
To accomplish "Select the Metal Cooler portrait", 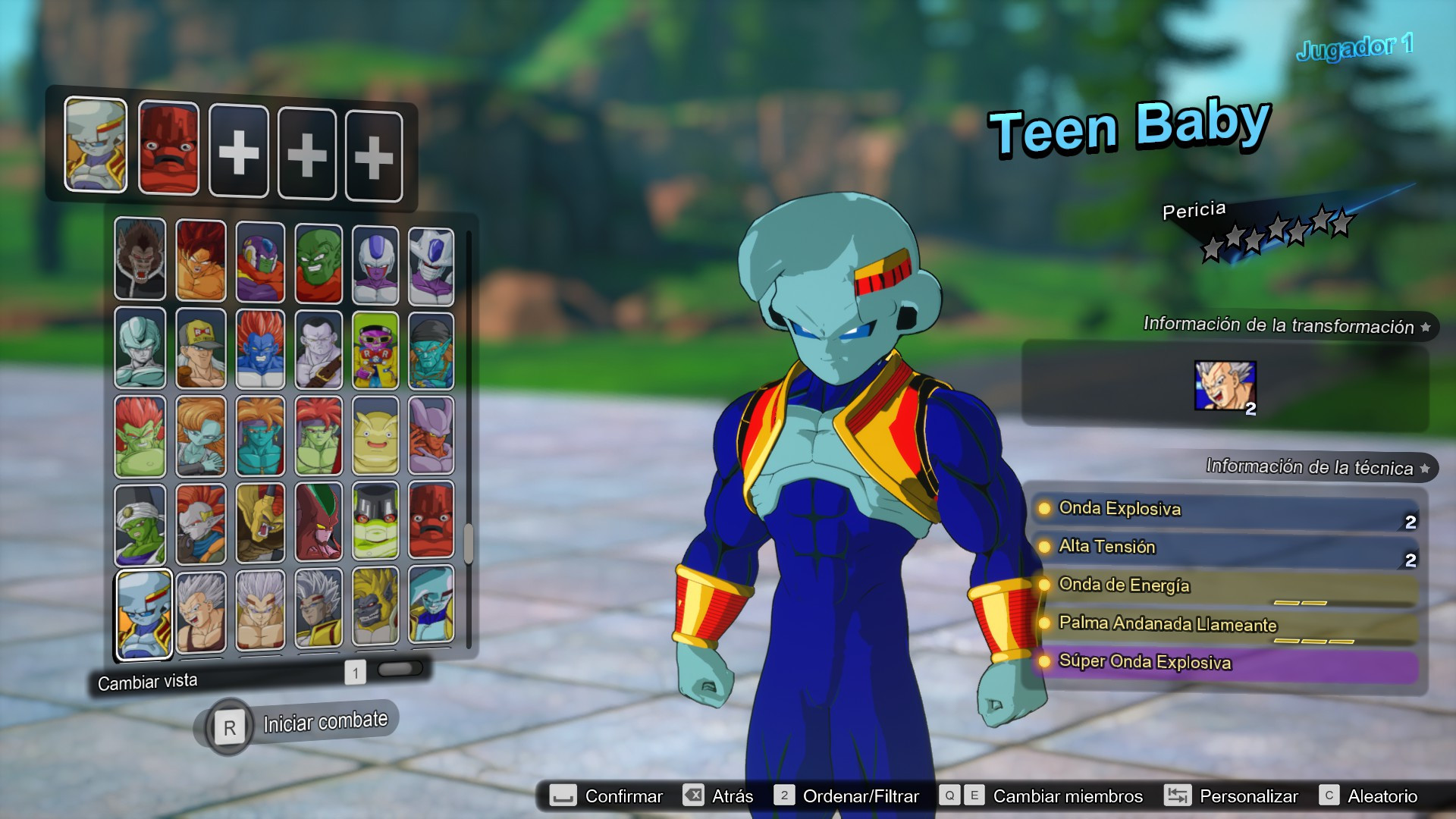I will pyautogui.click(x=140, y=347).
